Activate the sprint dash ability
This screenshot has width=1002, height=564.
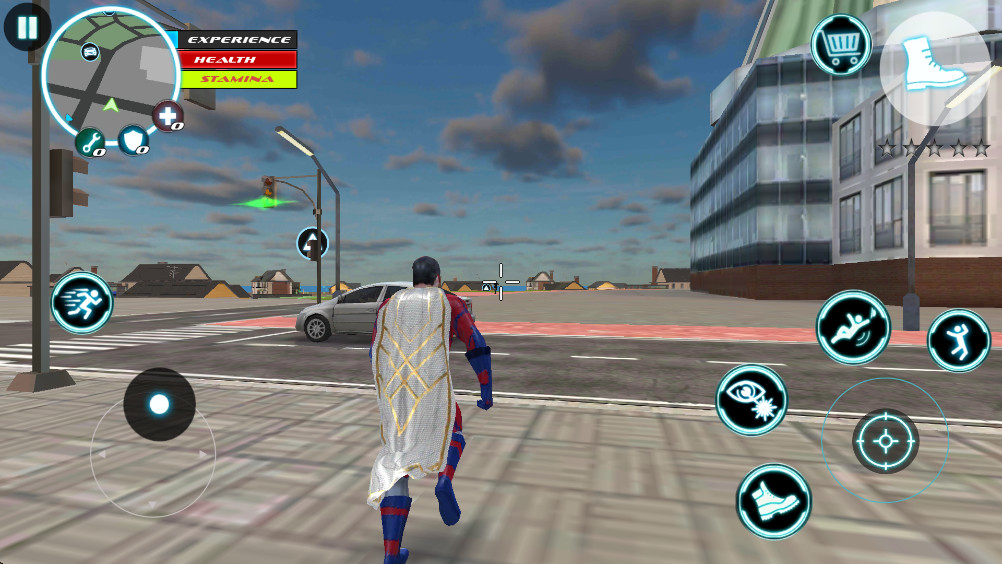82,302
